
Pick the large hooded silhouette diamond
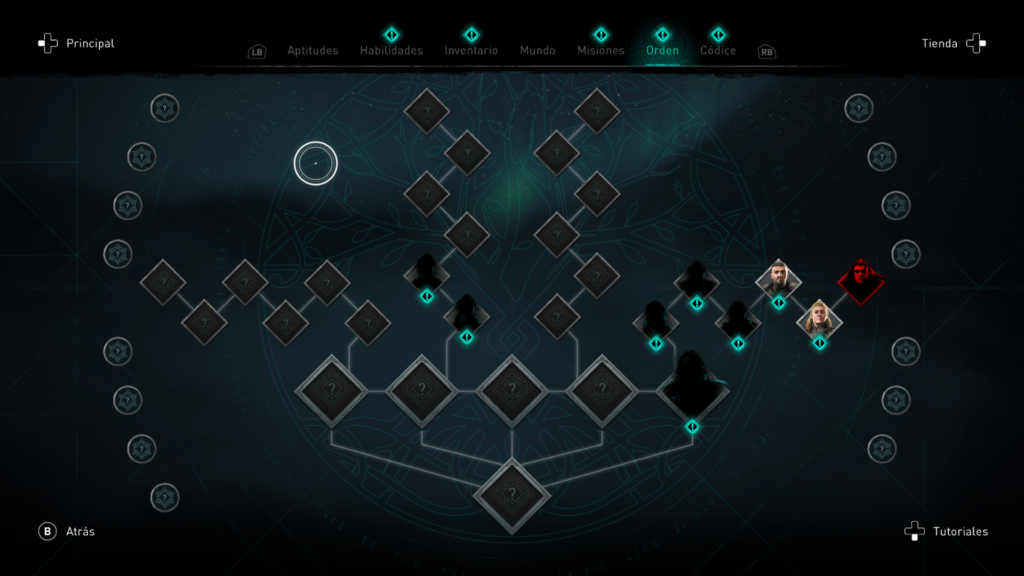(x=692, y=387)
